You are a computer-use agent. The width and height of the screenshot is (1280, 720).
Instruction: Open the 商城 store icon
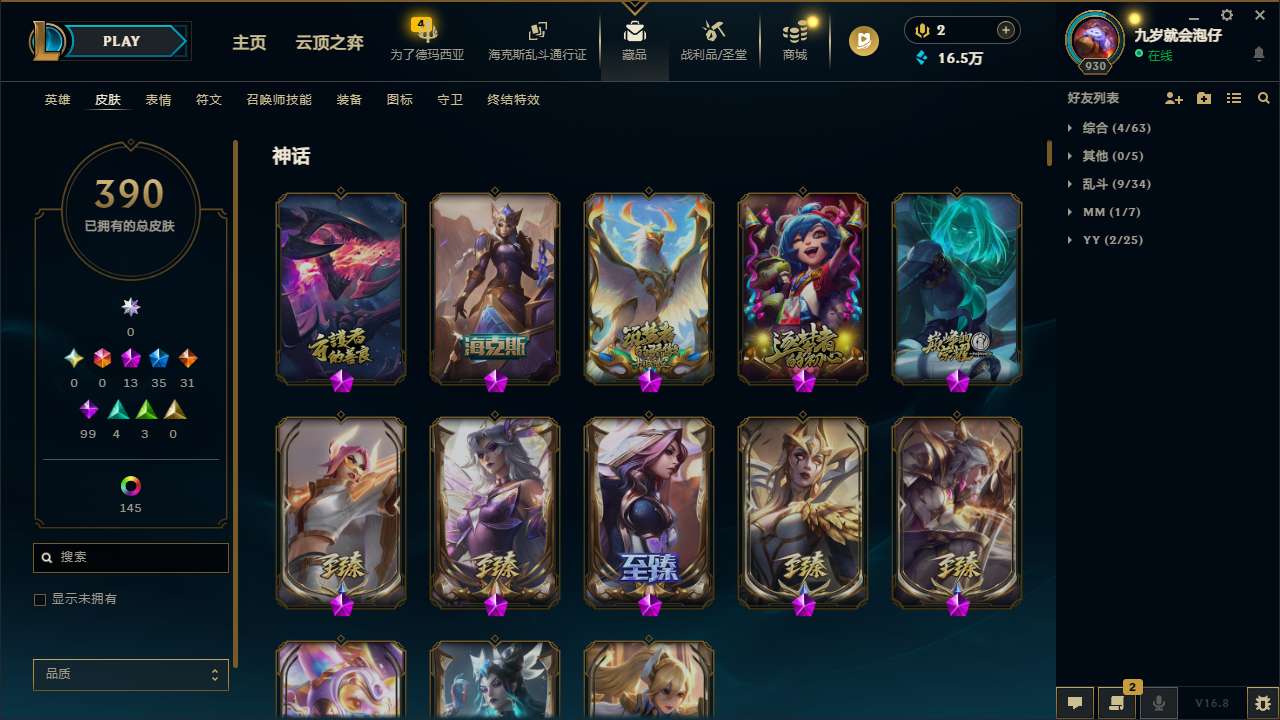click(x=795, y=40)
